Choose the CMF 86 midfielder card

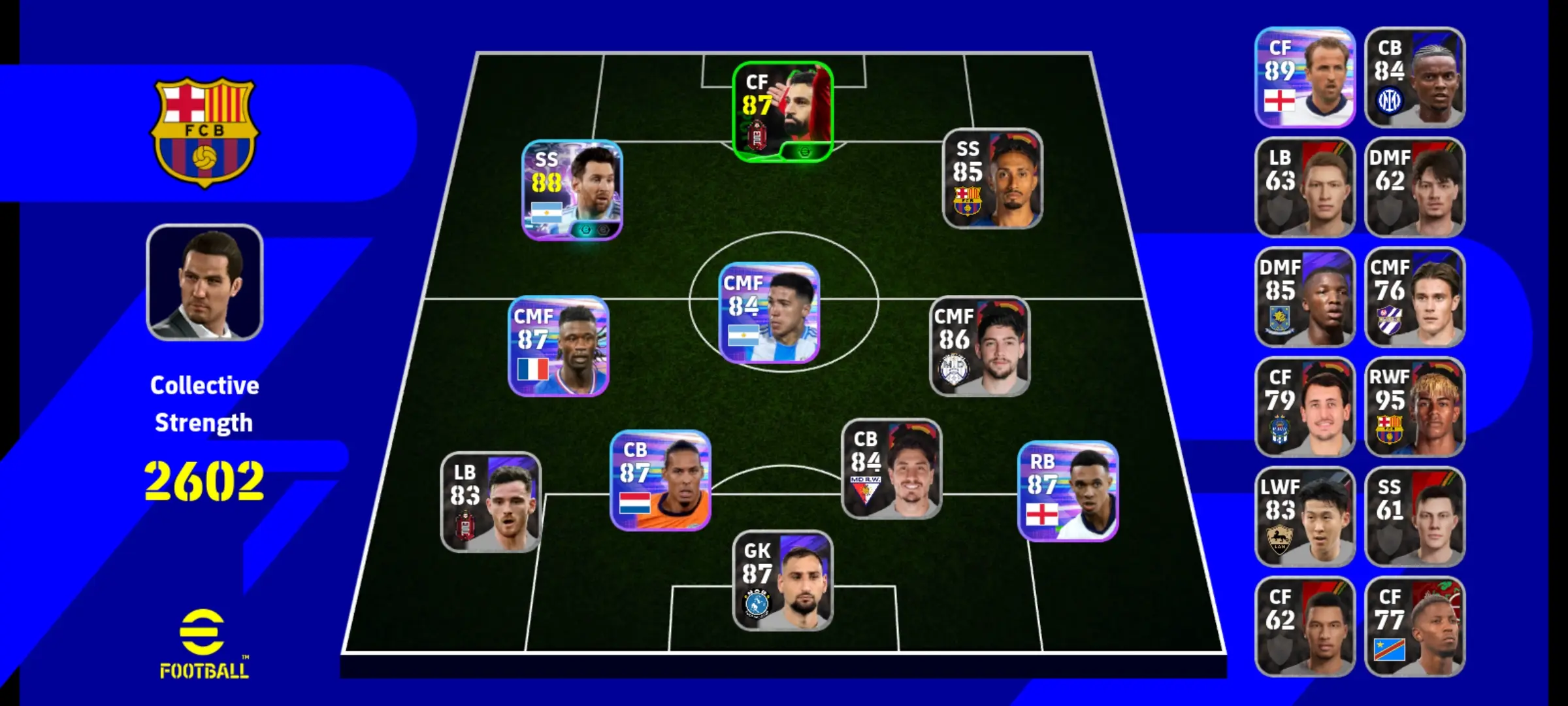(979, 346)
